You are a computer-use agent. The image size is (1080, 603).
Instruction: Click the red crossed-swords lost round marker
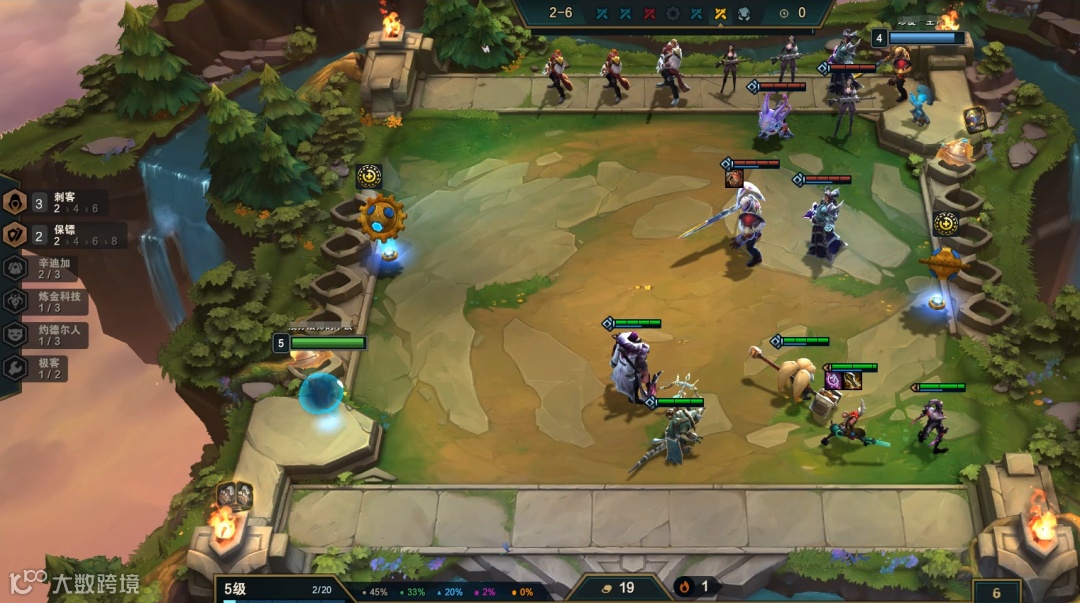(x=649, y=13)
